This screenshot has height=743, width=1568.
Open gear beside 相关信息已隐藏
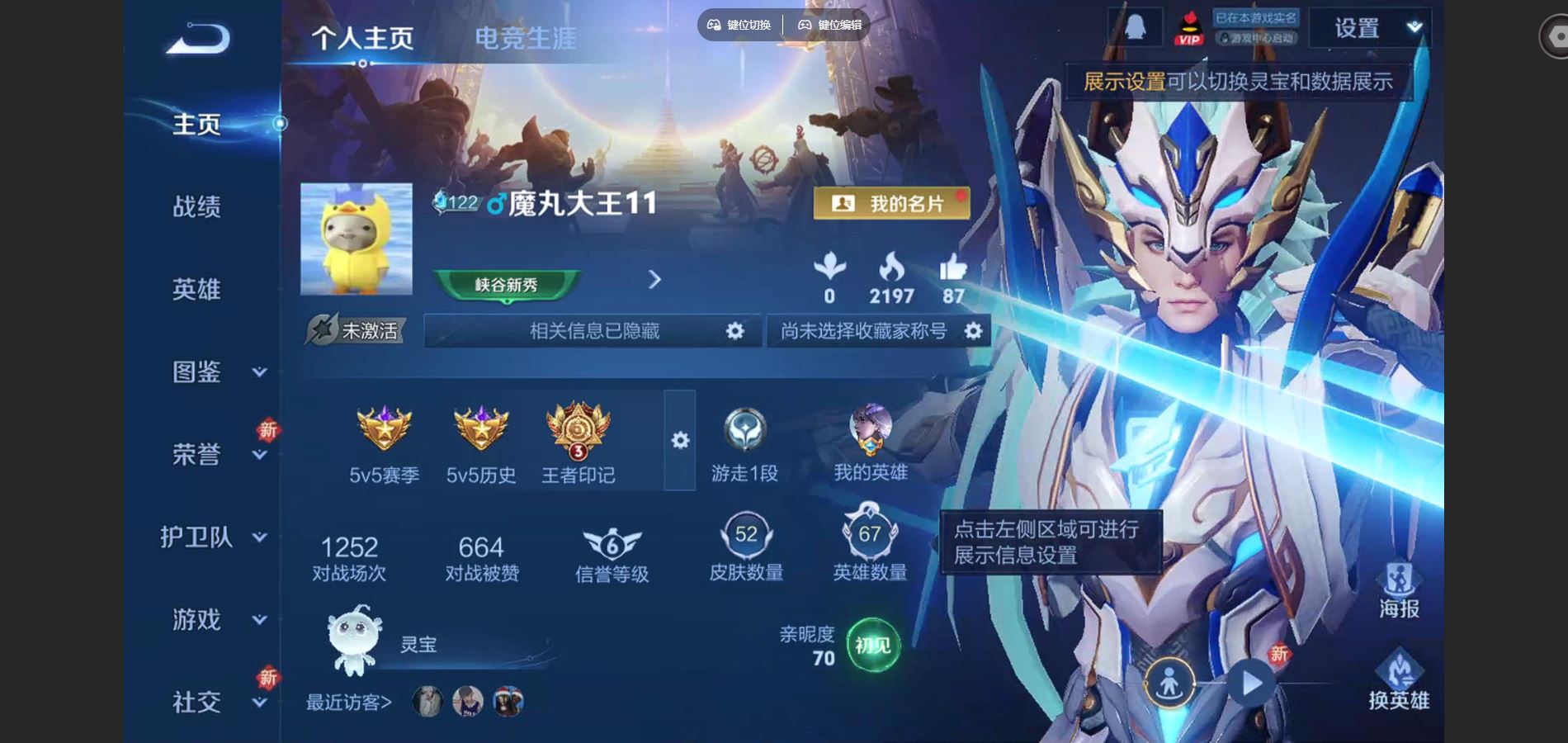coord(733,330)
